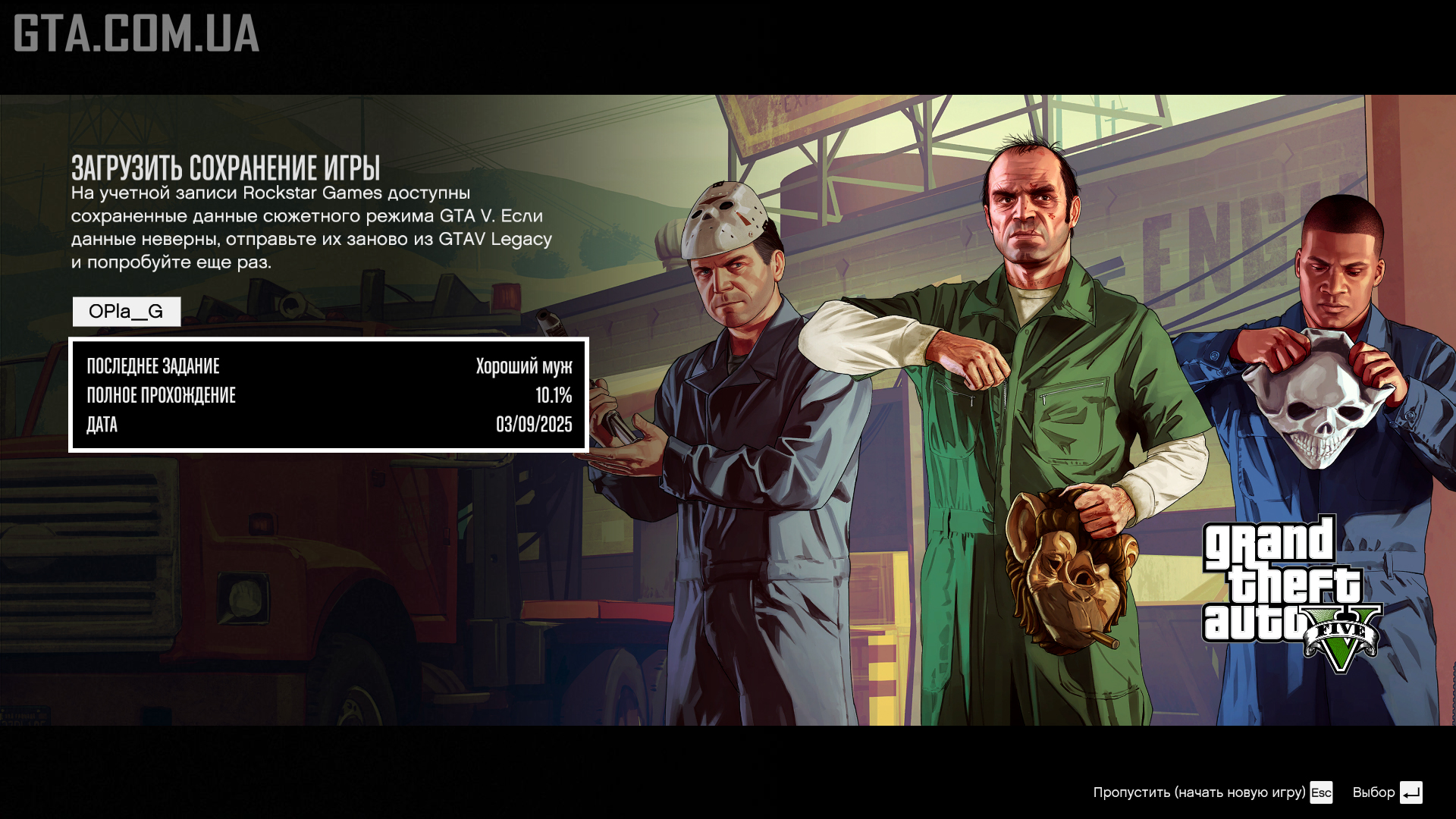1456x819 pixels.
Task: Confirm with the Выбор button
Action: coord(1387,792)
